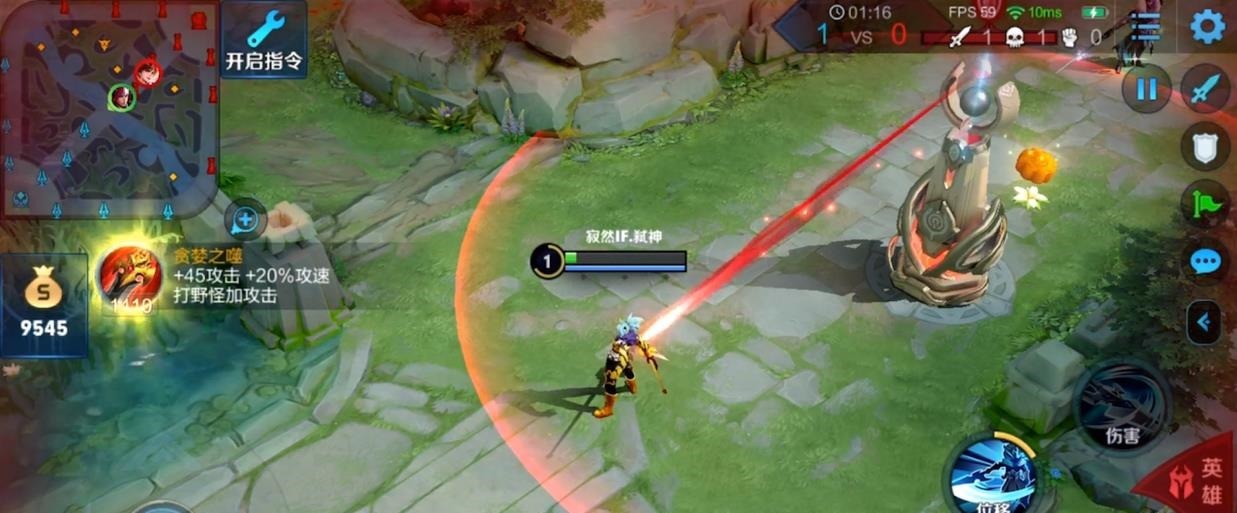Screen dimensions: 1237x513
Task: Pause the game with the pause button
Action: coord(1146,90)
